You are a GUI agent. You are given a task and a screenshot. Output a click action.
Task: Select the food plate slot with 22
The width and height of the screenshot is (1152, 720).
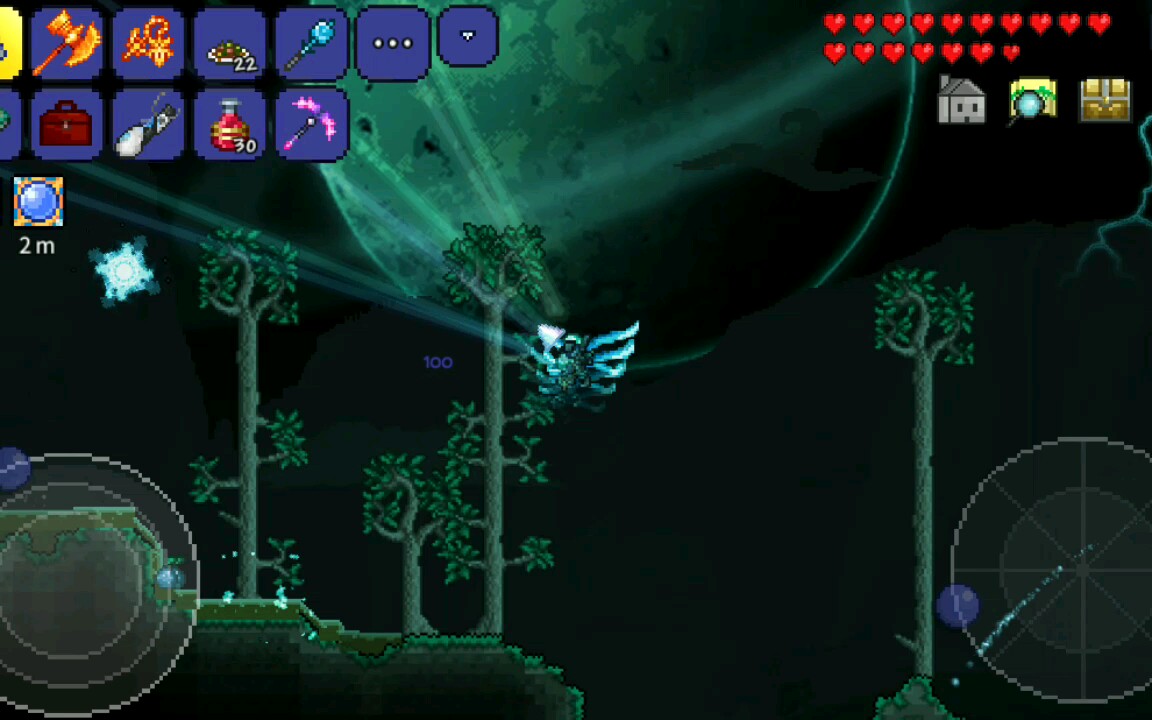229,43
